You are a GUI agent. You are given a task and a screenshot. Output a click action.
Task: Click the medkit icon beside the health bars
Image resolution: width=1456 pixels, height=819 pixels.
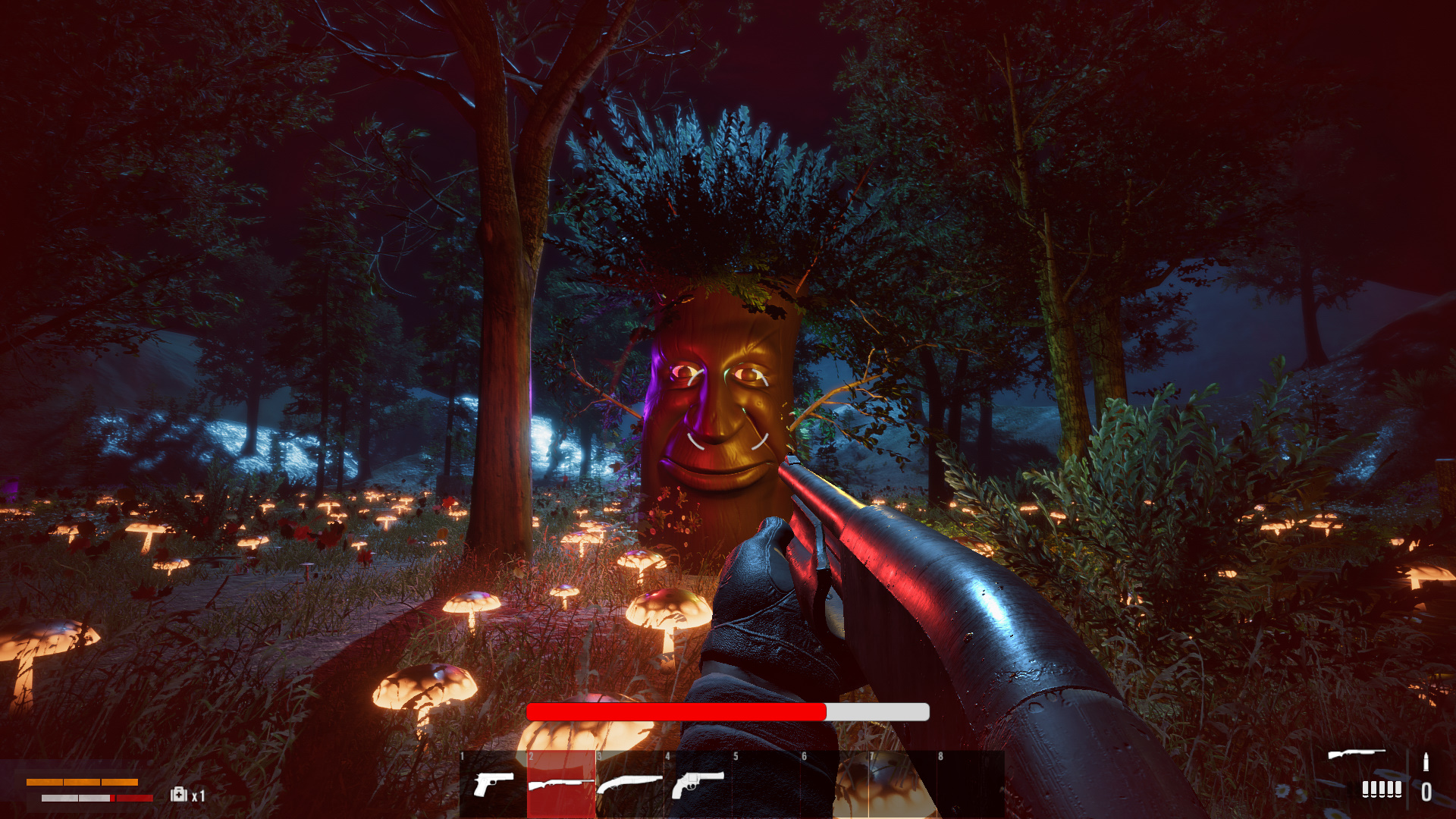tap(179, 794)
